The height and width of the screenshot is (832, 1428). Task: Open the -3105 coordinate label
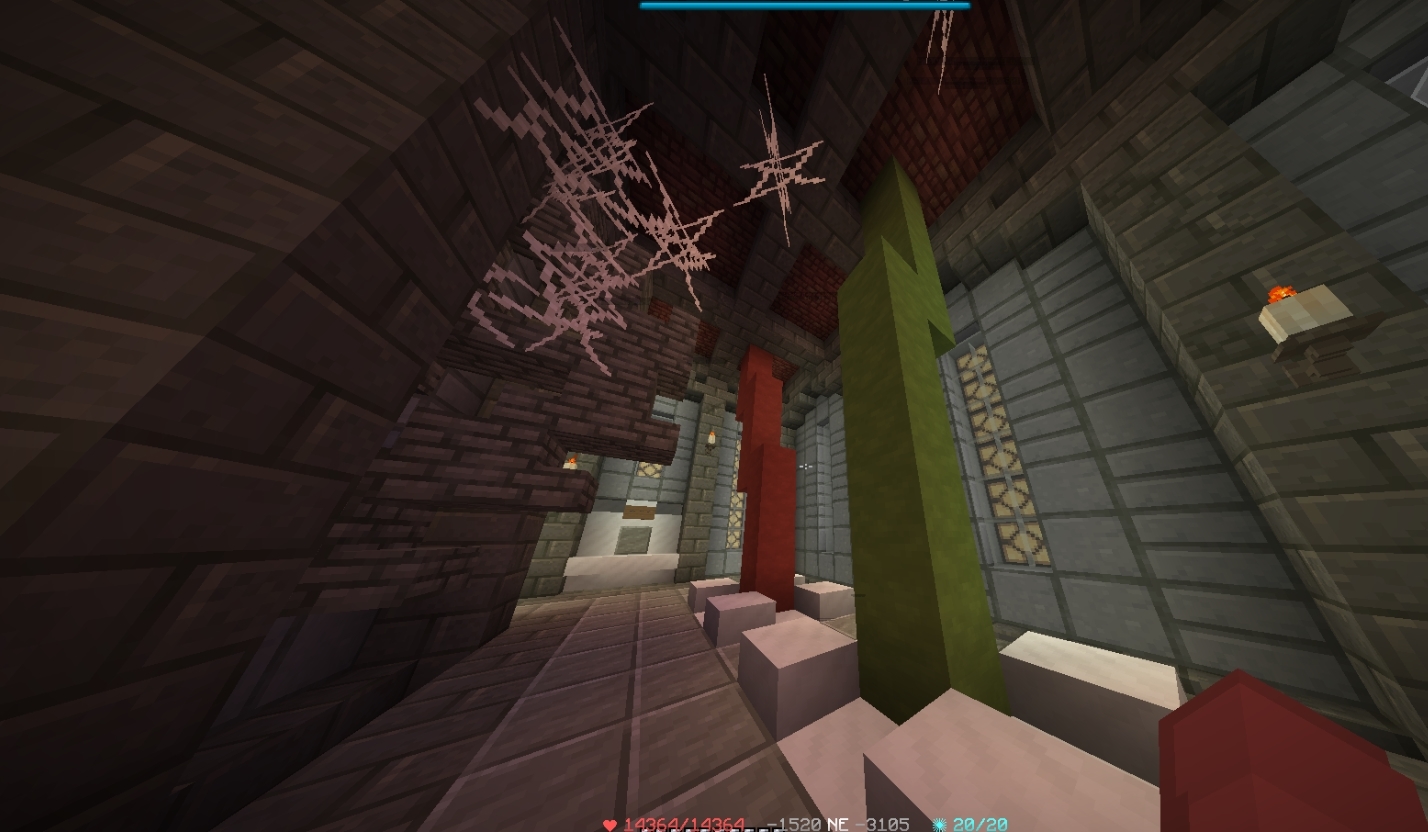(x=884, y=825)
